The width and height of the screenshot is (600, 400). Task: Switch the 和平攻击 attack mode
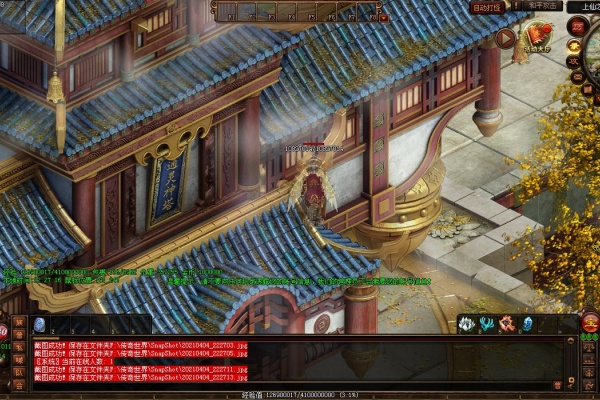tap(540, 6)
